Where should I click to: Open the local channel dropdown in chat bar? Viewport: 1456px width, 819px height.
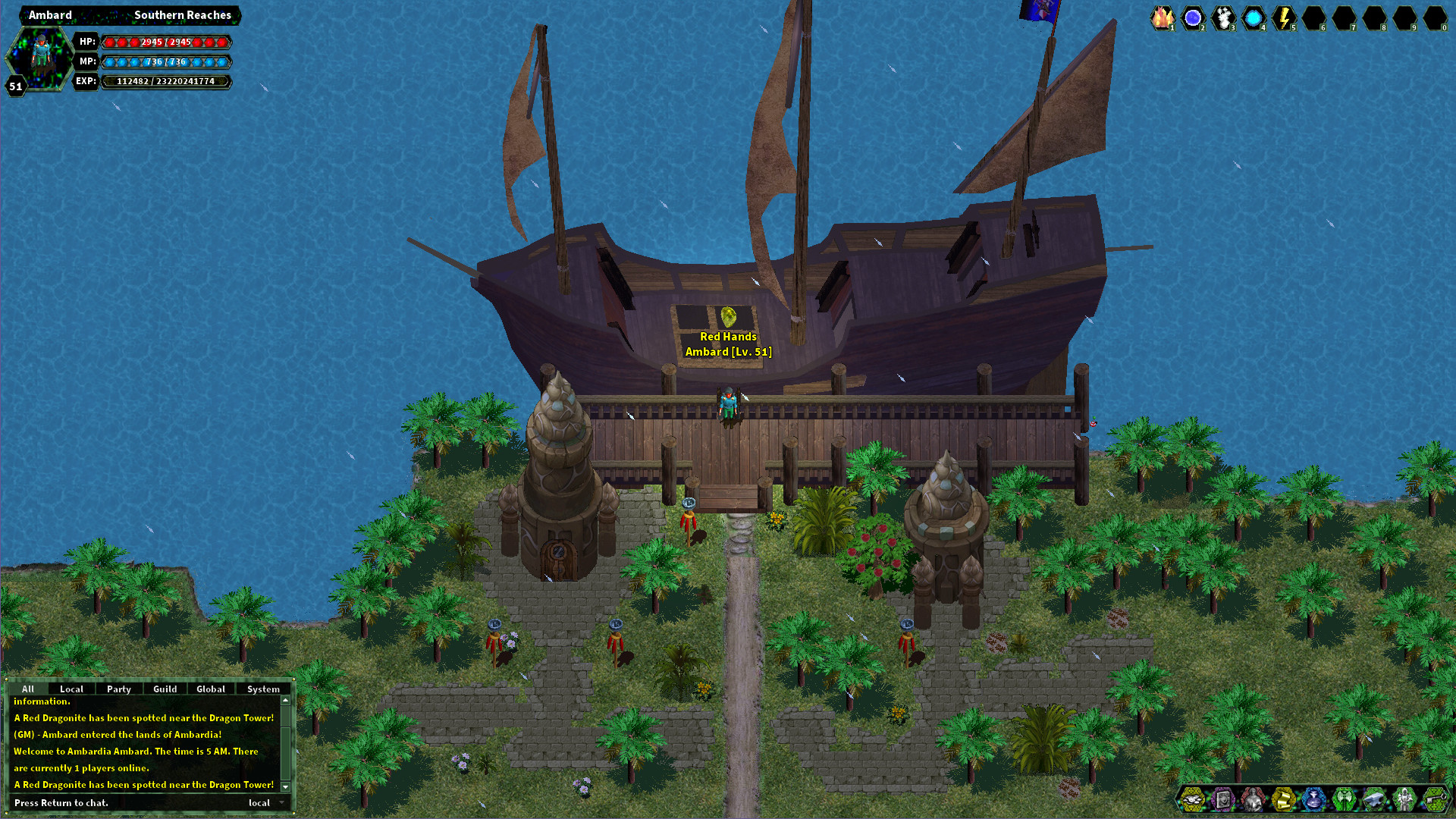pos(263,802)
